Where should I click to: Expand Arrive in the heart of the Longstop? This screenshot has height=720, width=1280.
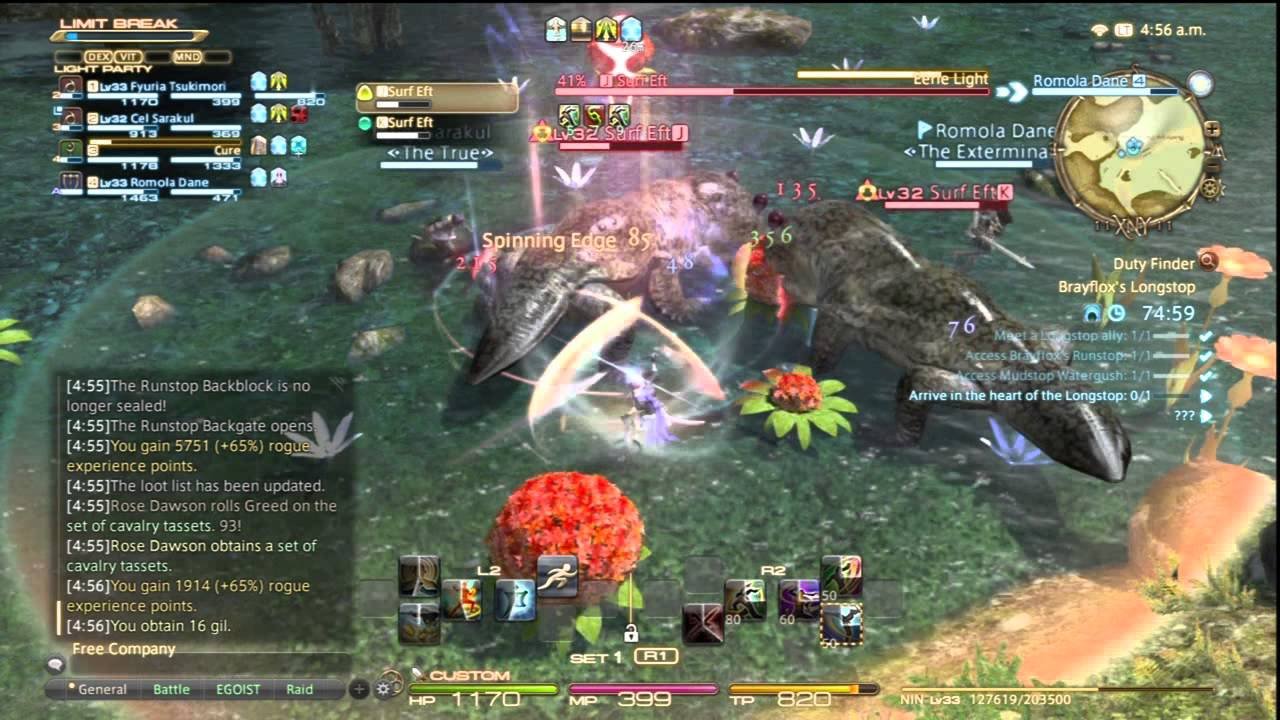click(1205, 396)
